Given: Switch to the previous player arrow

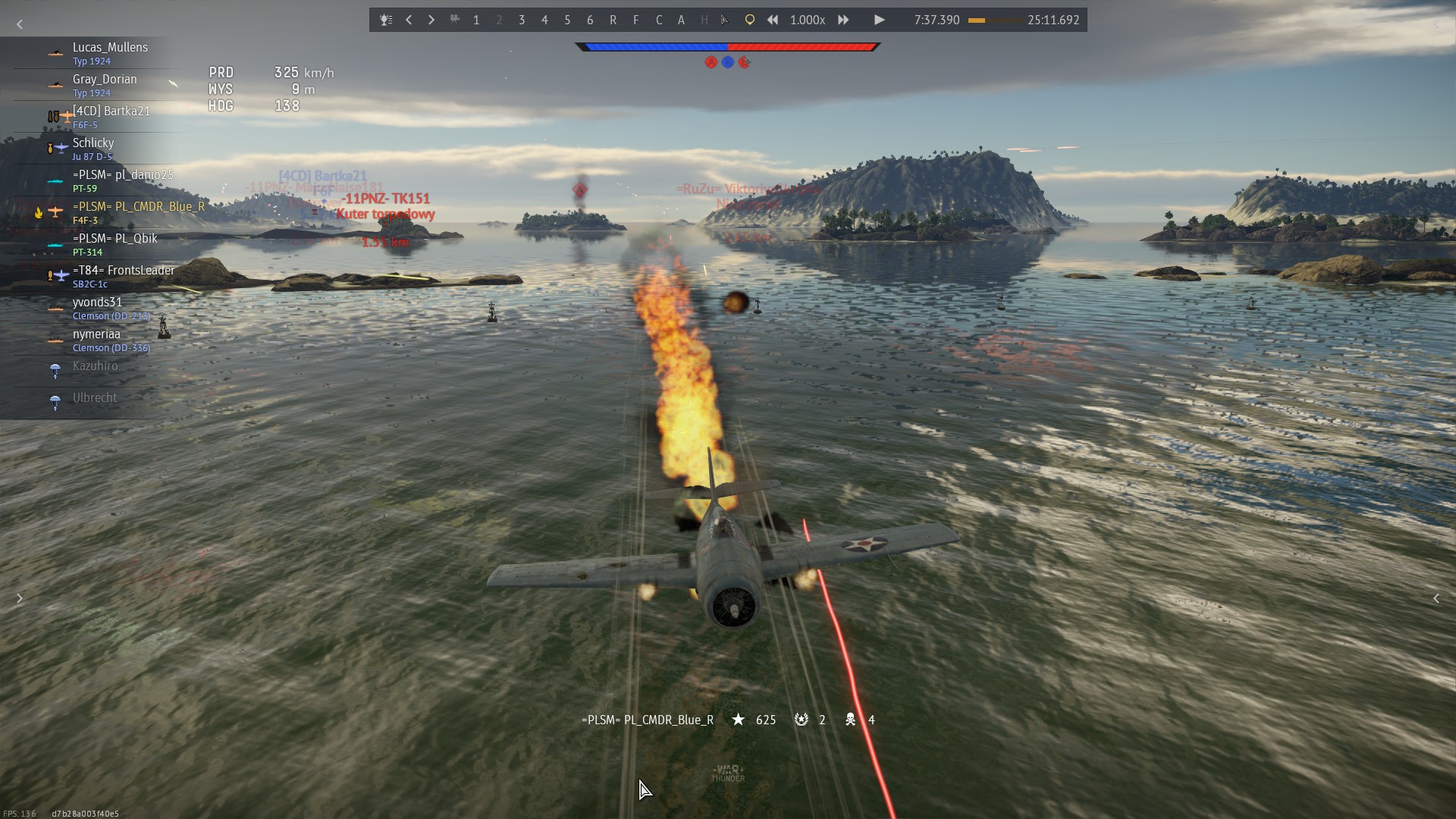Looking at the screenshot, I should (x=409, y=20).
